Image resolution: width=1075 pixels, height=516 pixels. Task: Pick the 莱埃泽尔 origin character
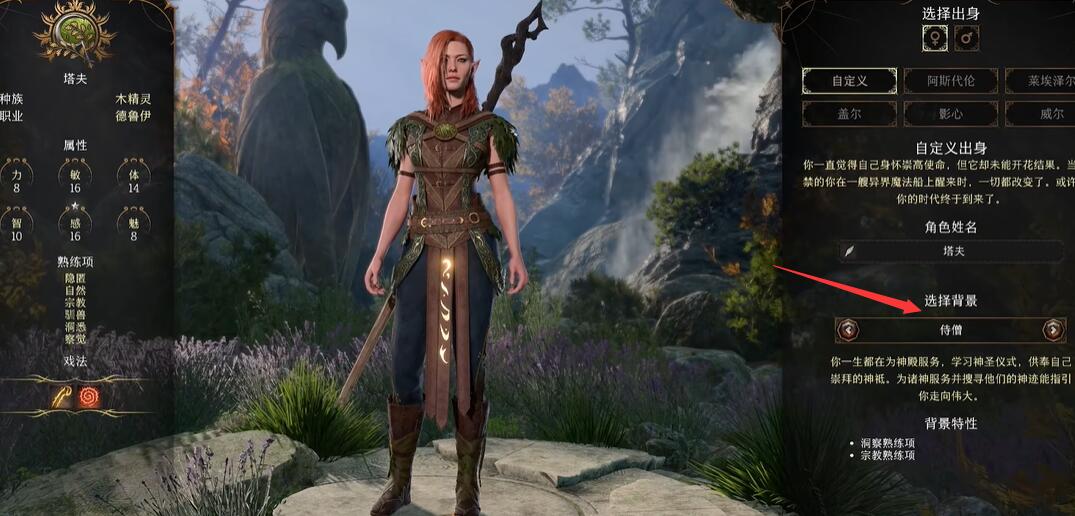pos(1040,80)
